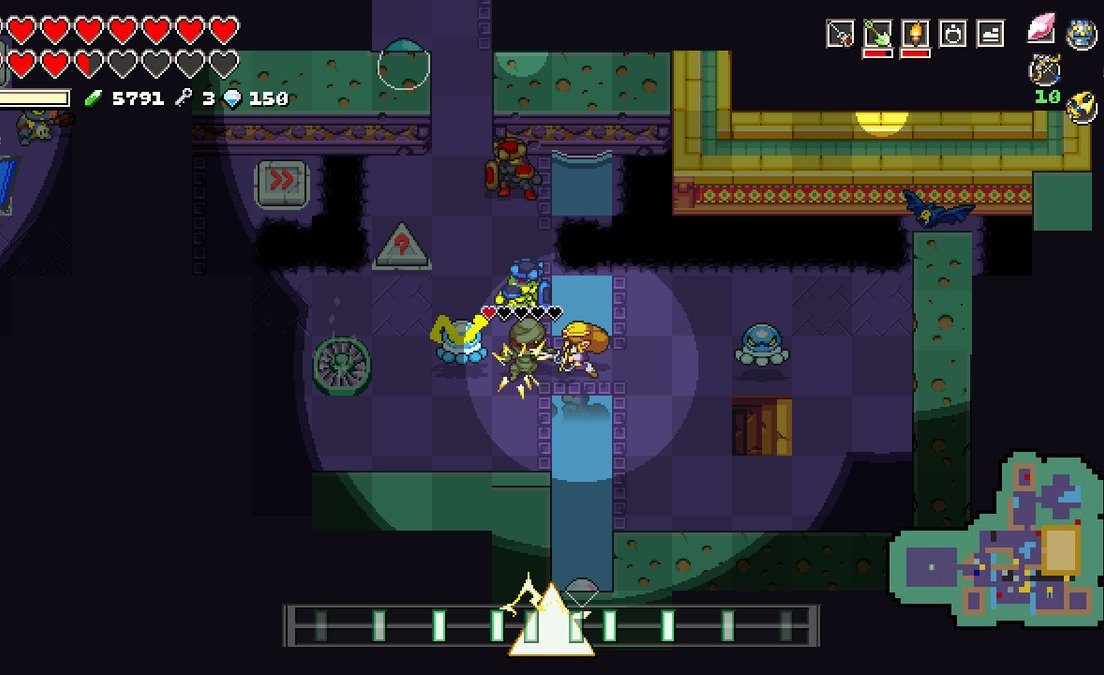Use the pink feather item
The image size is (1104, 675).
[x=1041, y=30]
